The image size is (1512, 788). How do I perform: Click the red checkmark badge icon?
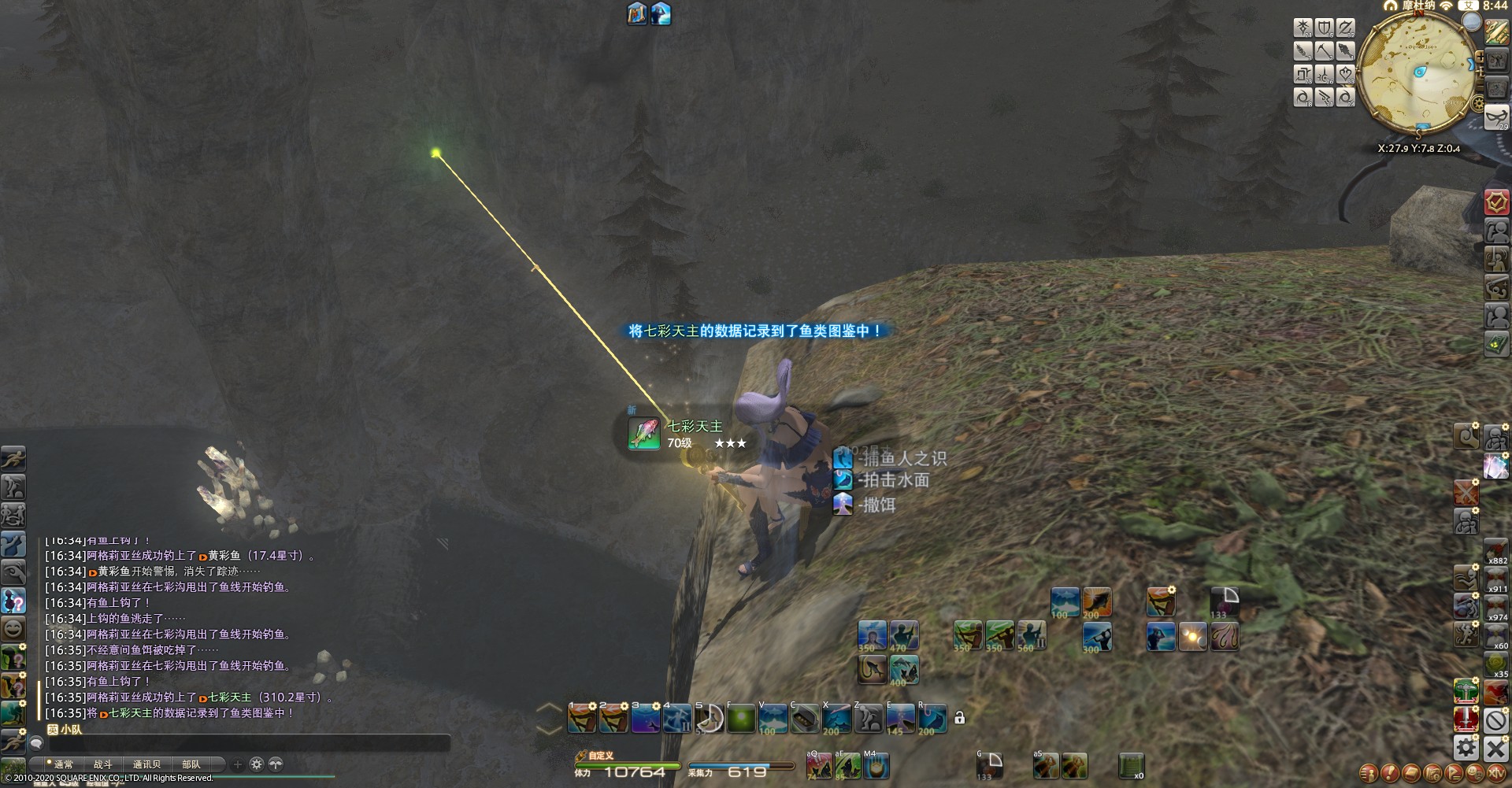click(1496, 202)
